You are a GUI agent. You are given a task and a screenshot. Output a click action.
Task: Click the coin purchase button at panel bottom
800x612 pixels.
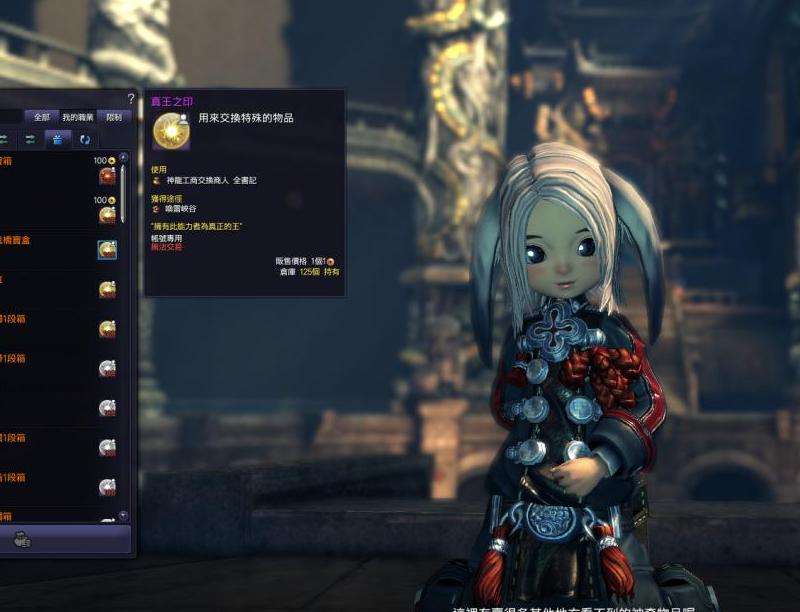[x=22, y=540]
